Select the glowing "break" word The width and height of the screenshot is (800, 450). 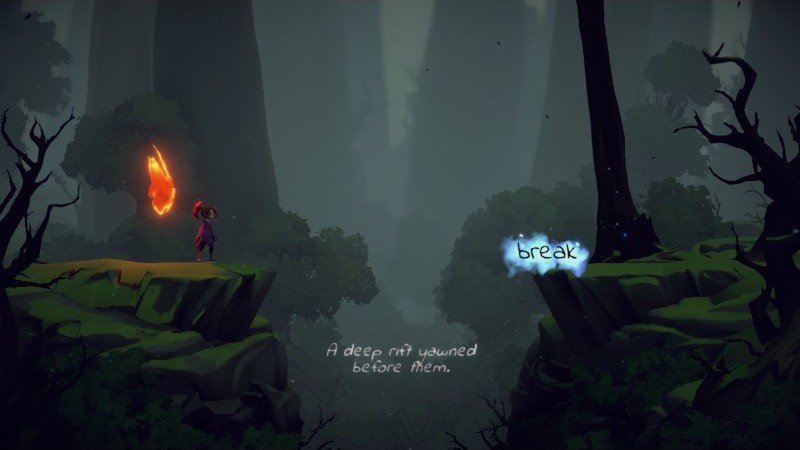(546, 252)
